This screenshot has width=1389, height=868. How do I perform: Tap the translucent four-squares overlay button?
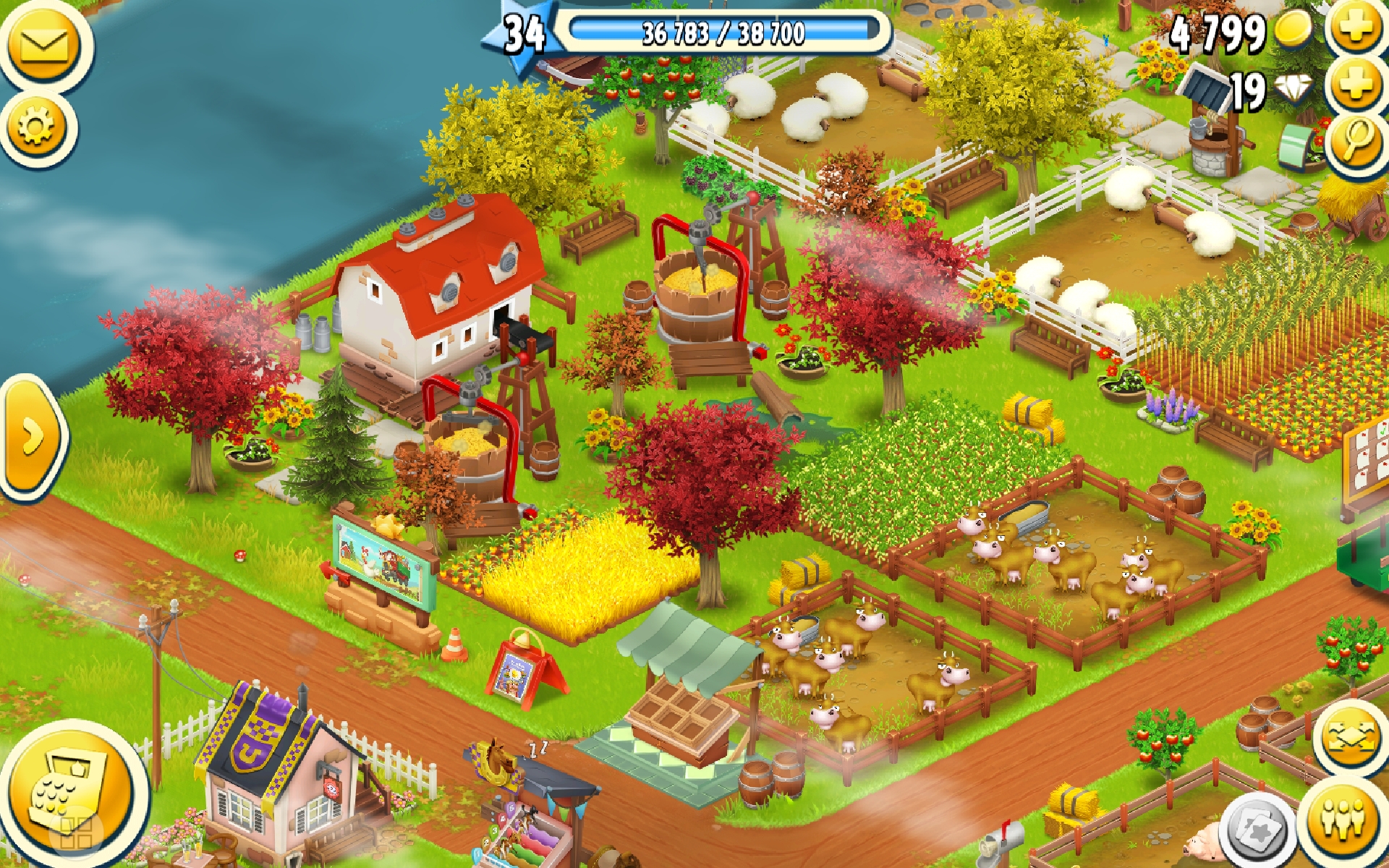pos(75,832)
